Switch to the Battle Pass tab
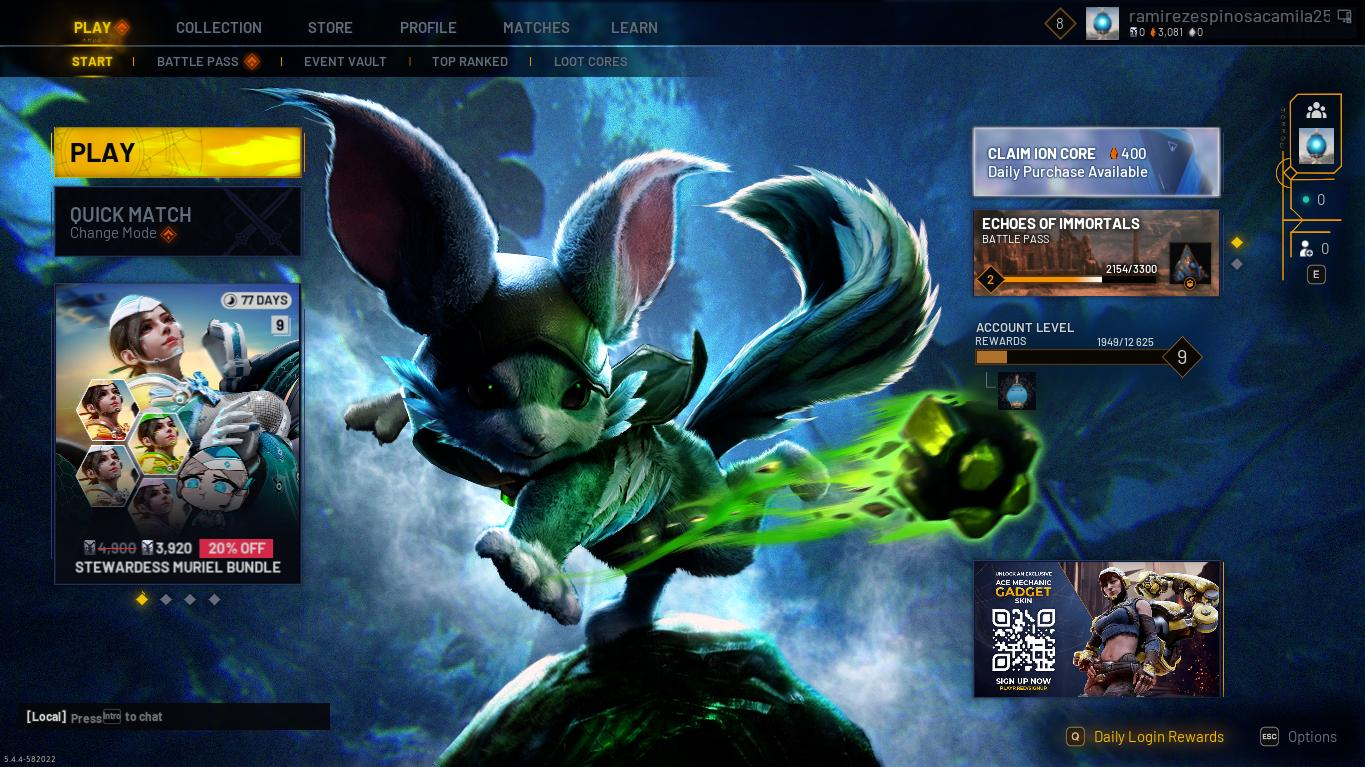Image resolution: width=1365 pixels, height=767 pixels. pyautogui.click(x=198, y=62)
